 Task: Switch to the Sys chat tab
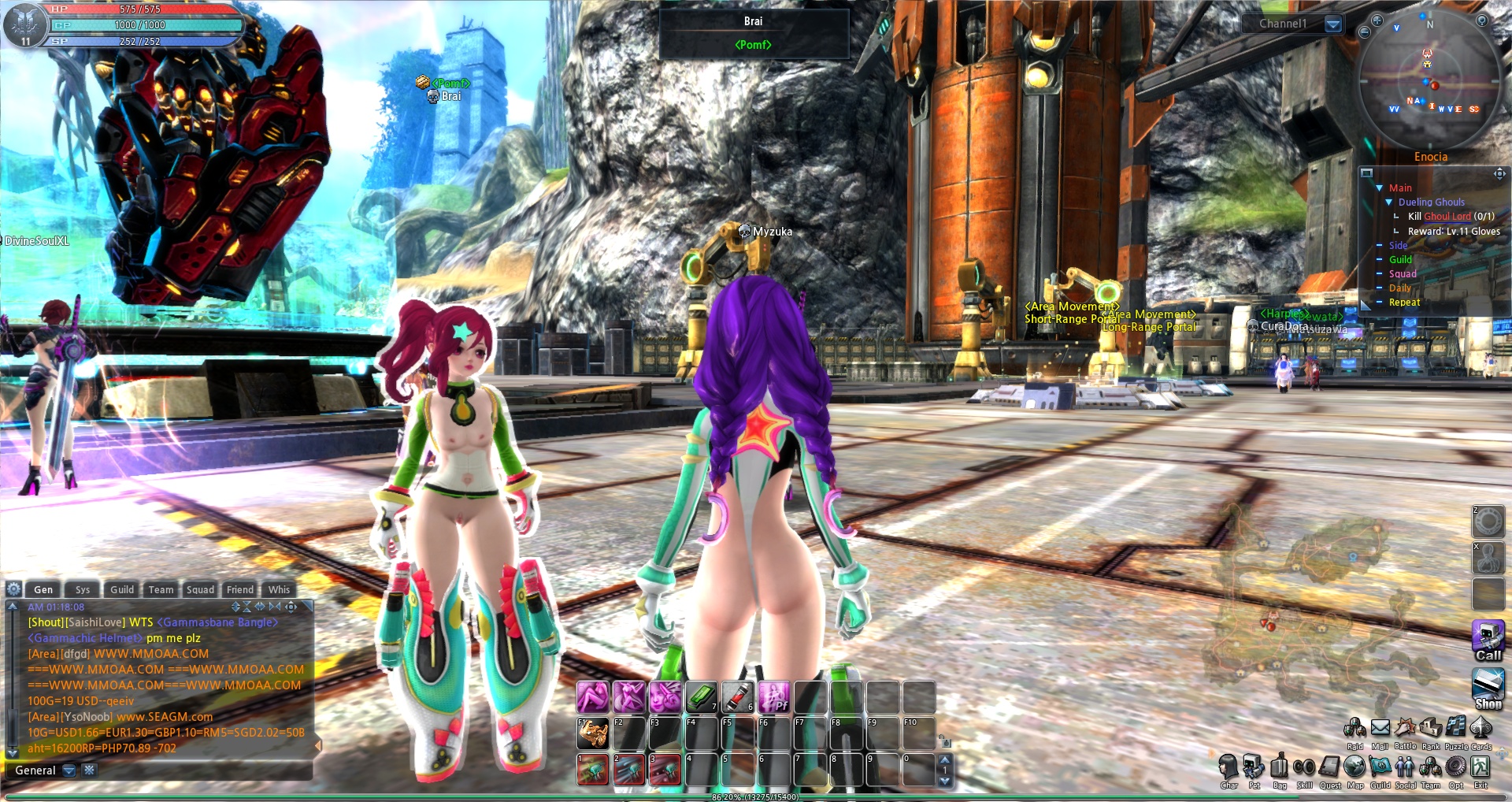coord(83,589)
